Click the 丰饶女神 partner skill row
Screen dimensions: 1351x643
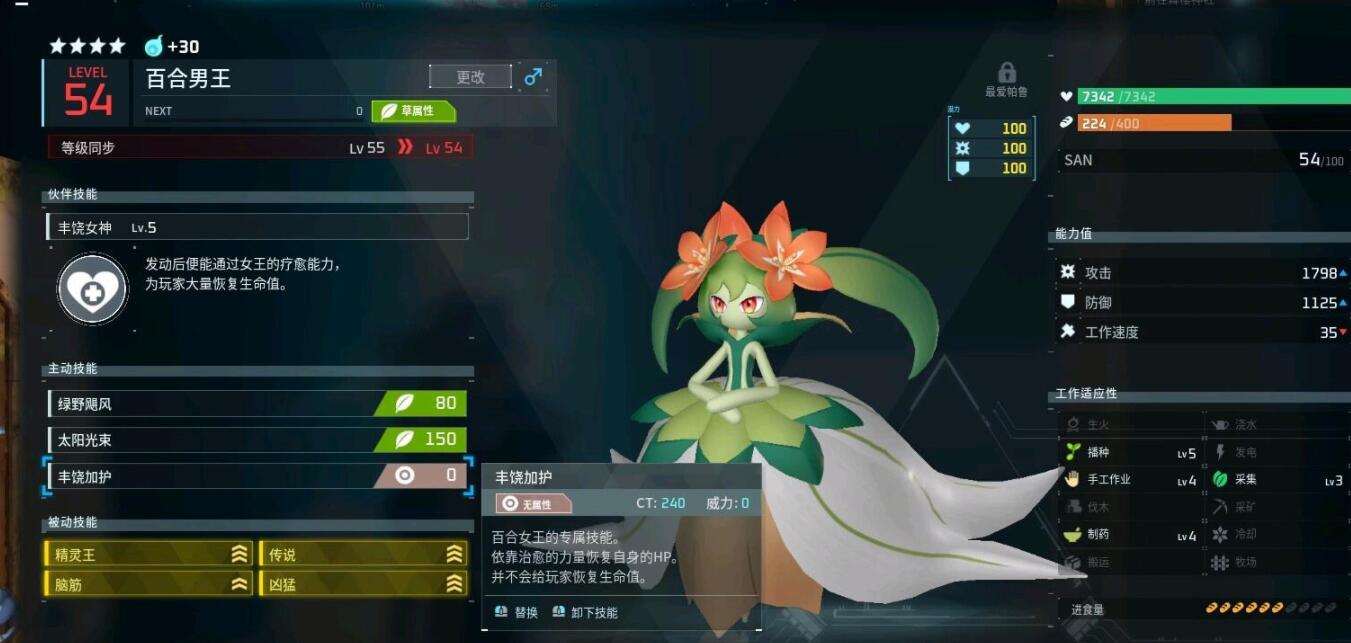[257, 227]
